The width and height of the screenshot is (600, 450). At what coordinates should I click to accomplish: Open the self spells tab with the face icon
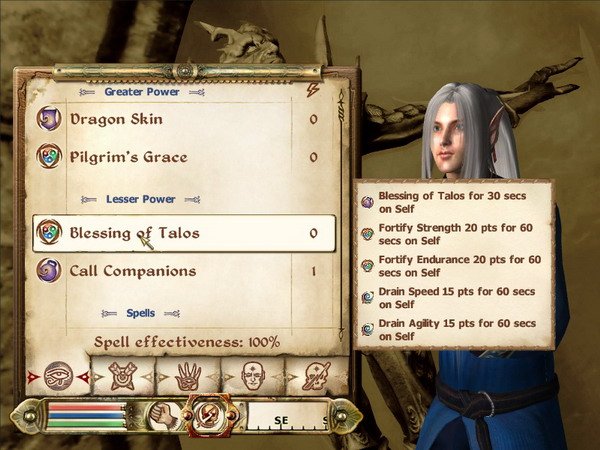253,376
